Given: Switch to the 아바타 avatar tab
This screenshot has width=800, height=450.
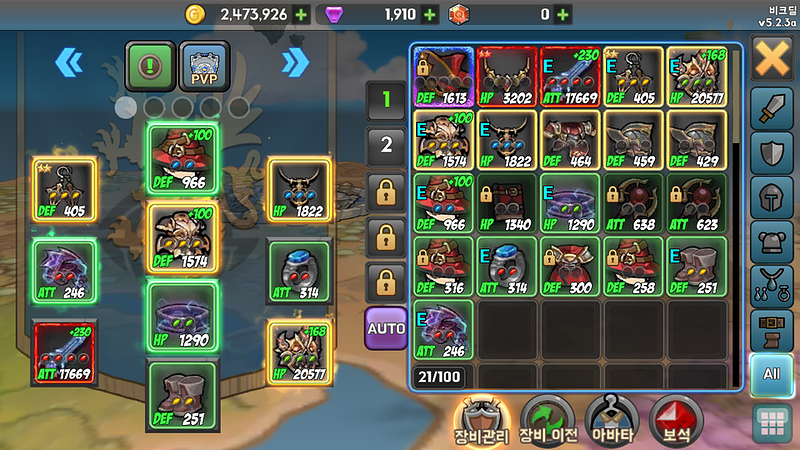Looking at the screenshot, I should click(x=612, y=420).
